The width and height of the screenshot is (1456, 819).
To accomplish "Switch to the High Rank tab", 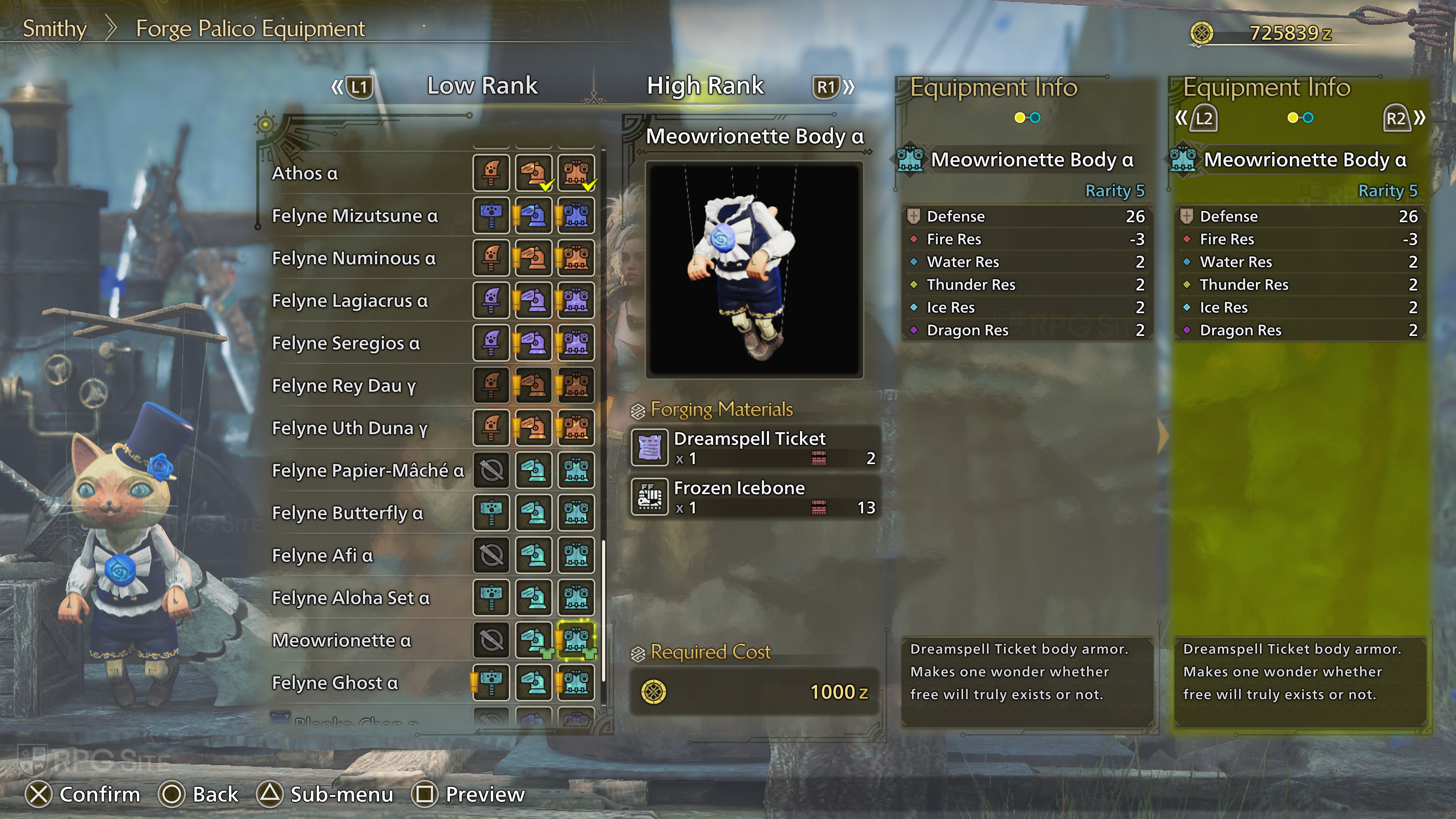I will [705, 86].
